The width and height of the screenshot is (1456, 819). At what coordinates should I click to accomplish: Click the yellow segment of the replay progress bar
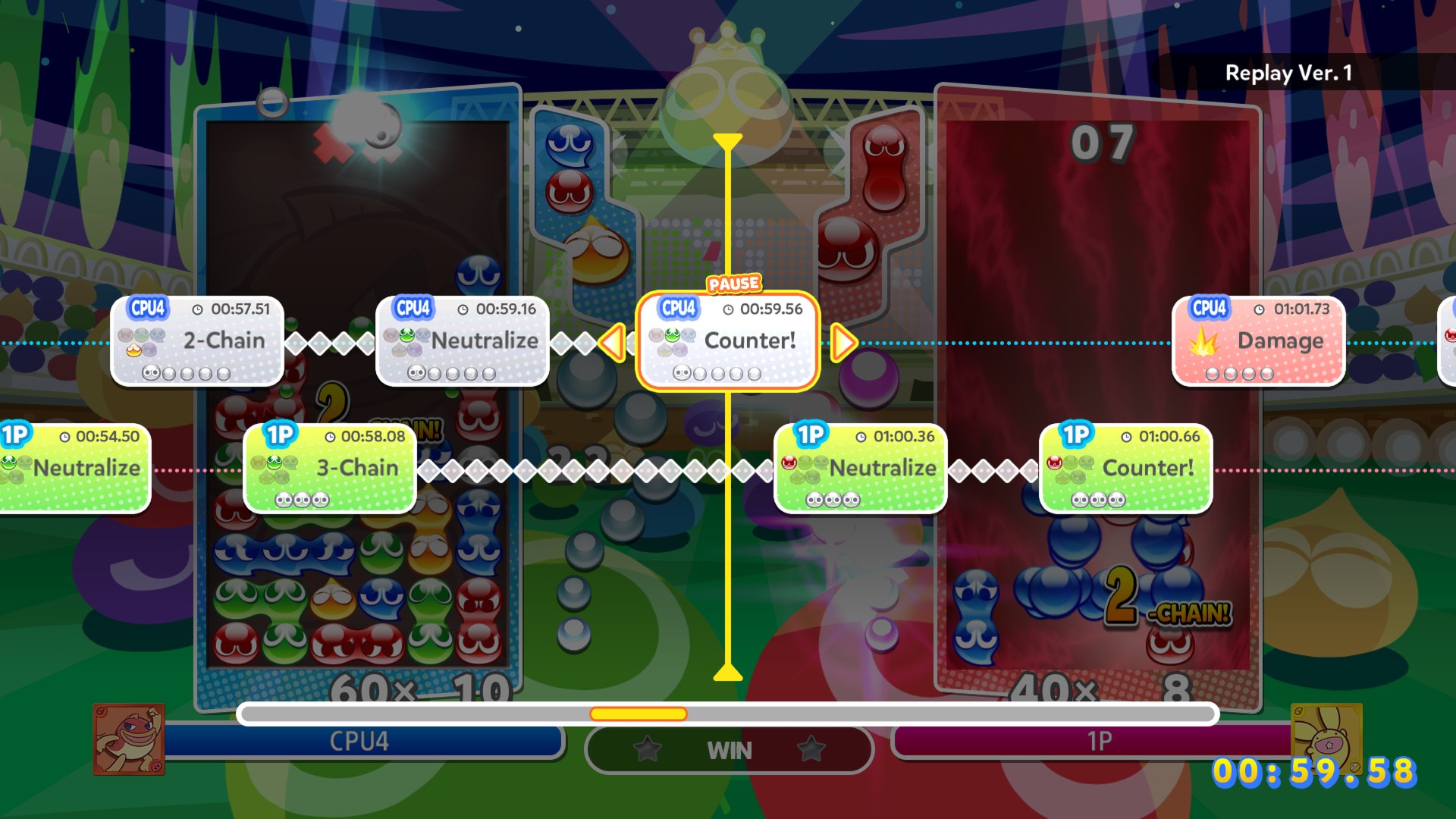639,714
